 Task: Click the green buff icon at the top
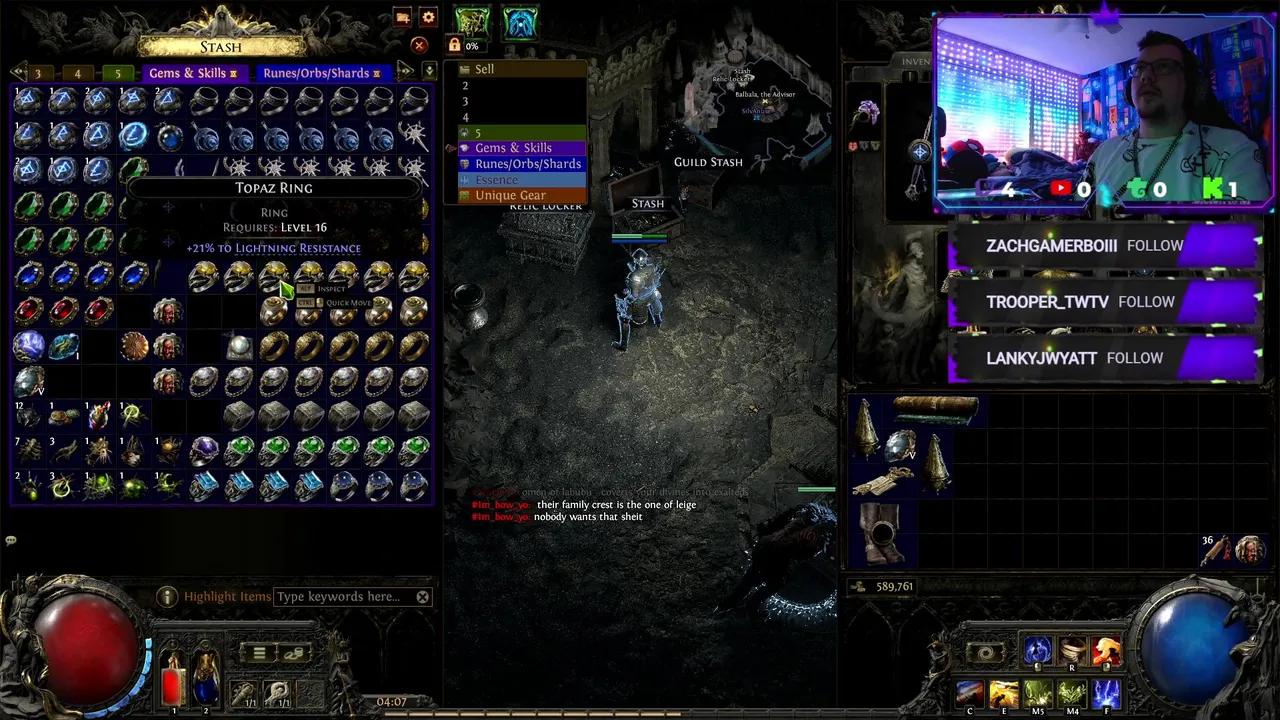[471, 22]
